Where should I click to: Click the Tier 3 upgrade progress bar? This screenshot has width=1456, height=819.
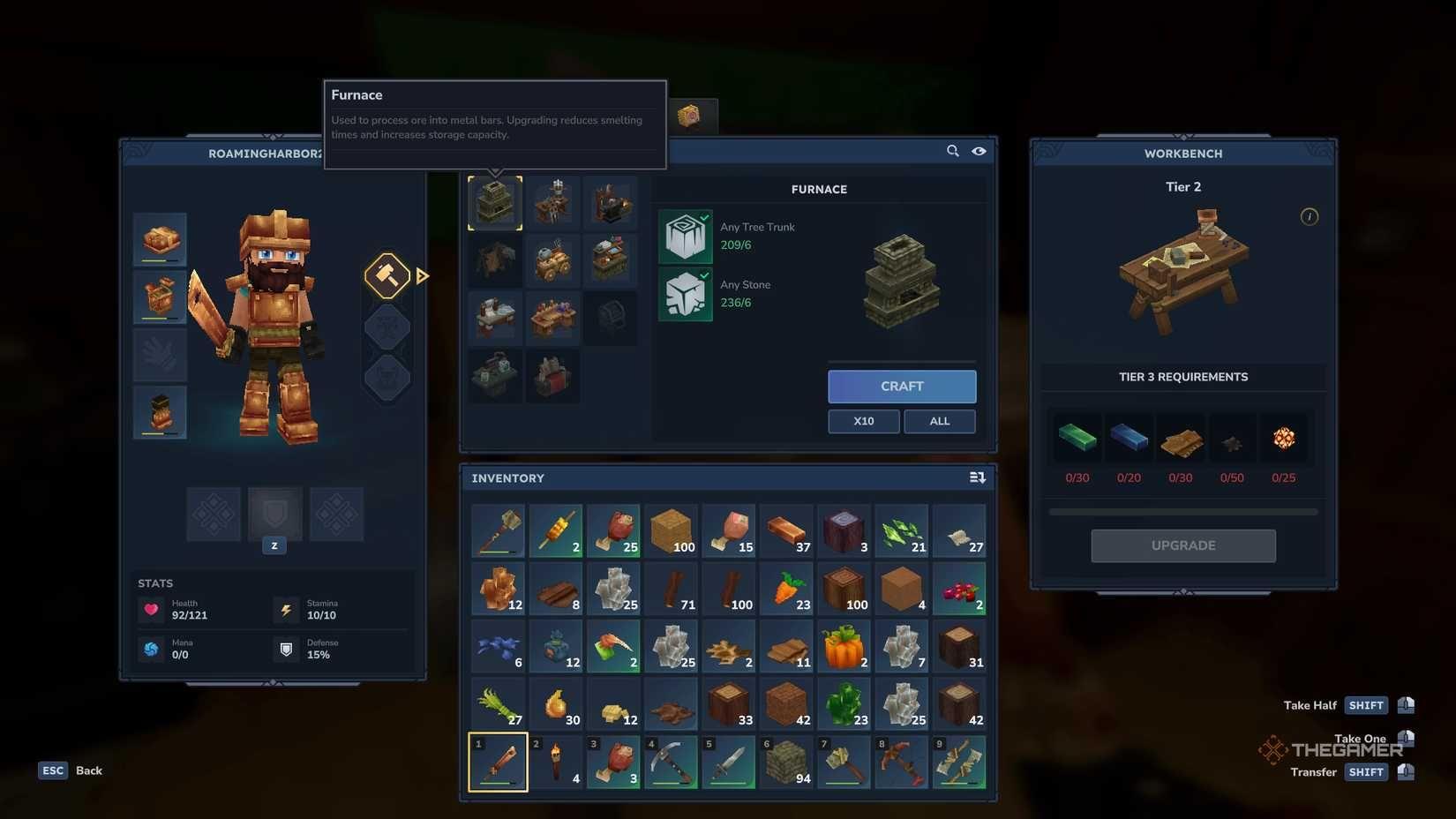click(1182, 510)
